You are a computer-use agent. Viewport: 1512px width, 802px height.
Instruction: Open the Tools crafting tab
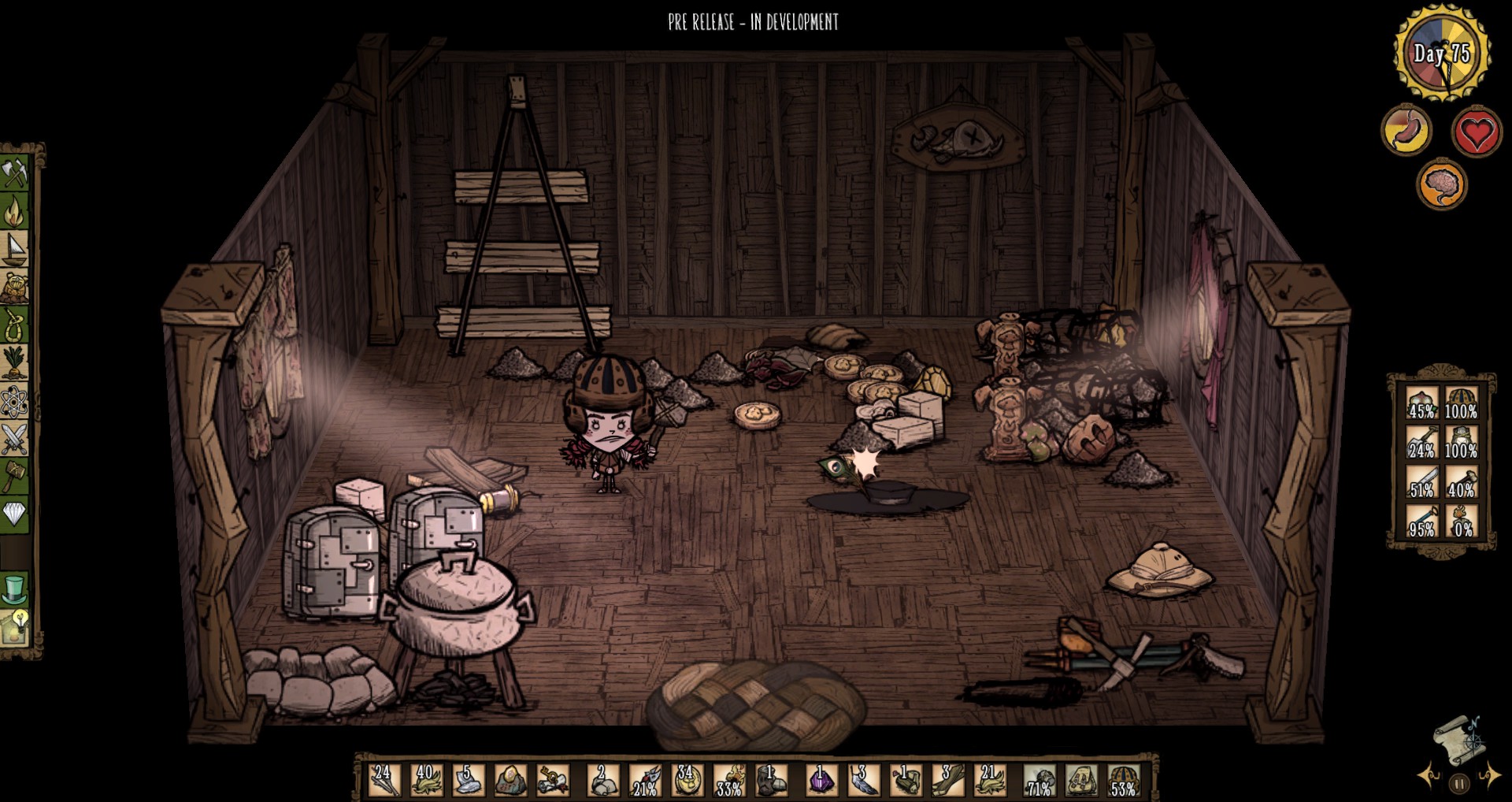click(x=15, y=173)
